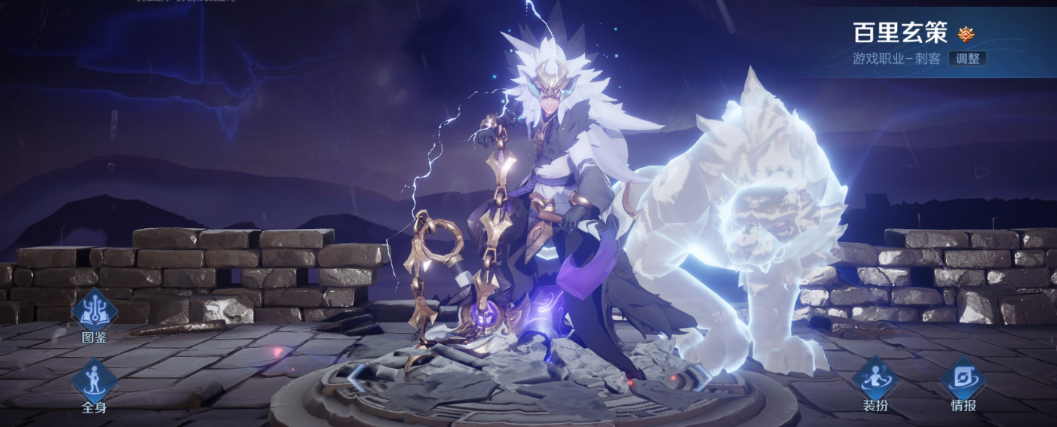
Task: Show the 情报 intel panel
Action: click(x=963, y=380)
